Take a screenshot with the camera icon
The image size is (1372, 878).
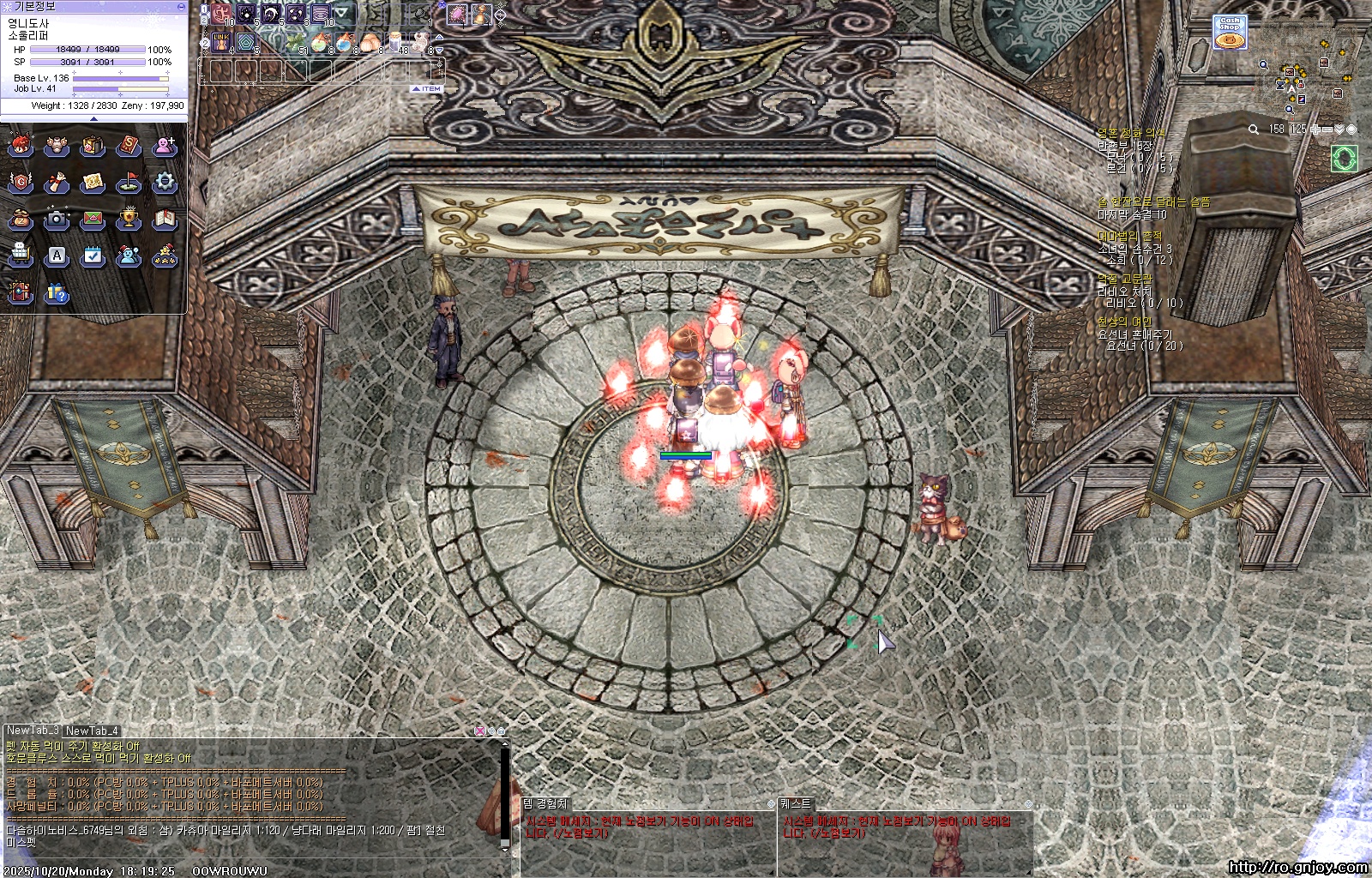57,219
